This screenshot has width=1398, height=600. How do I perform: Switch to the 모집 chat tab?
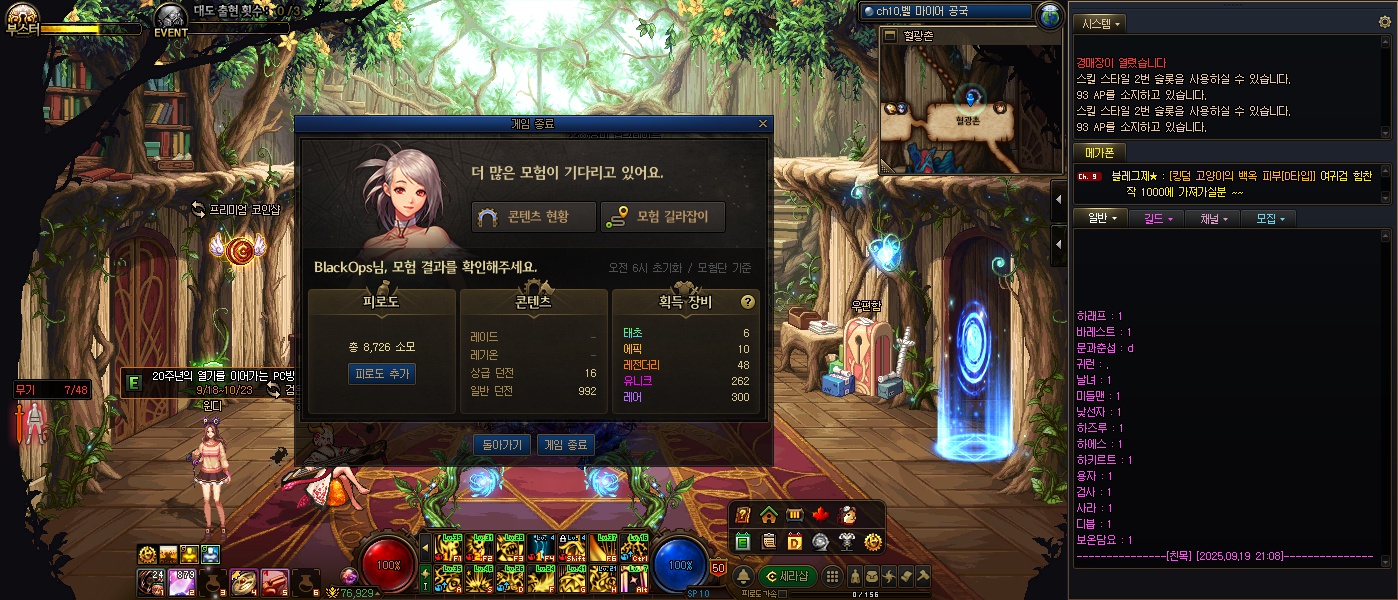pos(1270,218)
